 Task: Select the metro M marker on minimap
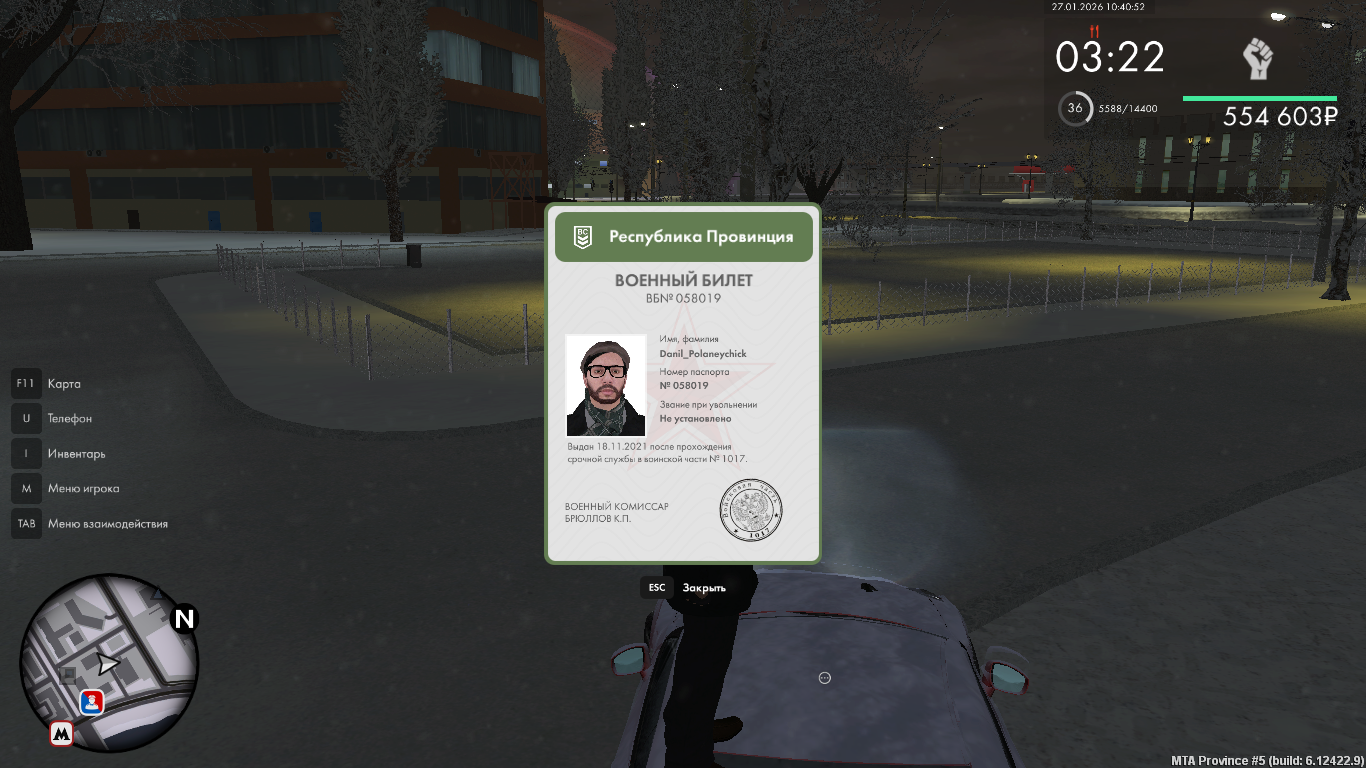(62, 734)
